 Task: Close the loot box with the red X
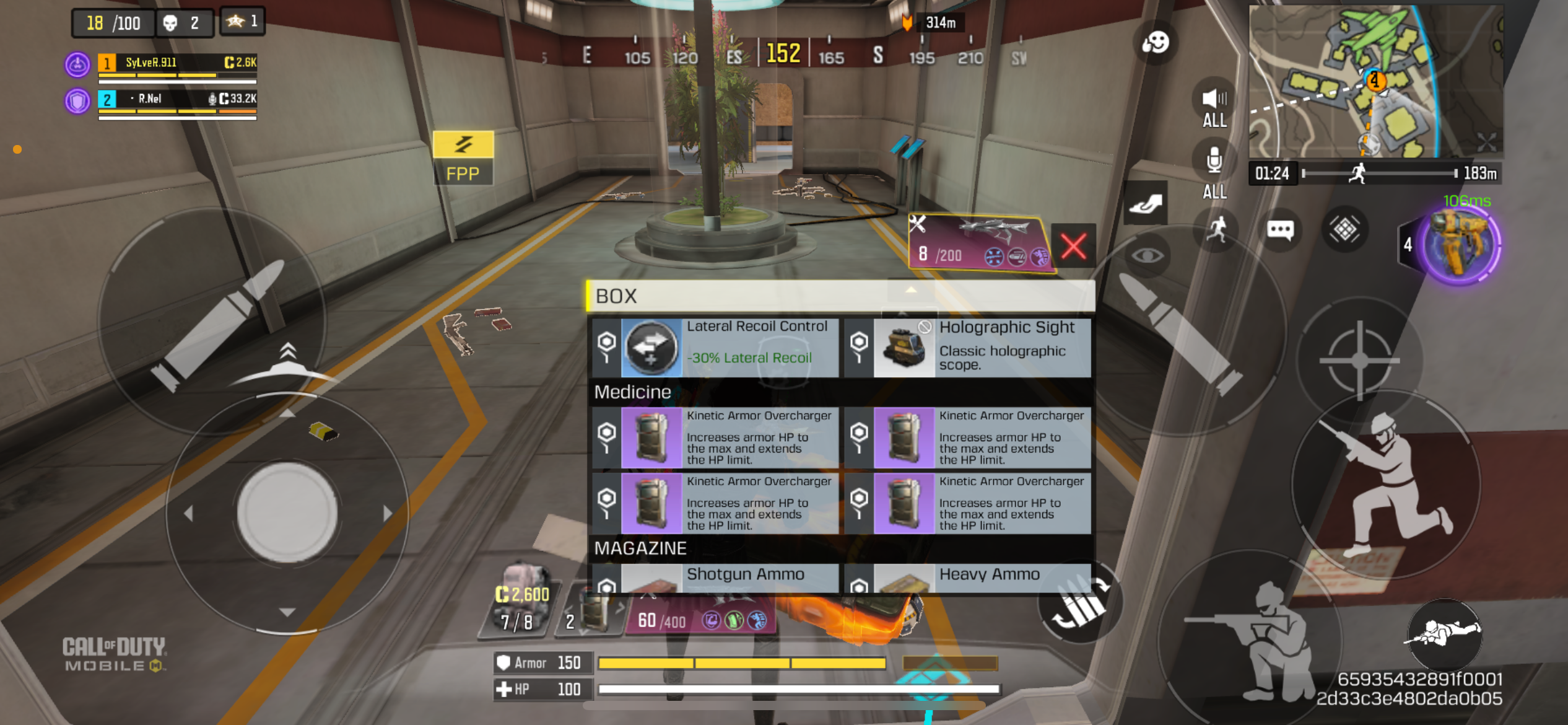click(x=1073, y=247)
